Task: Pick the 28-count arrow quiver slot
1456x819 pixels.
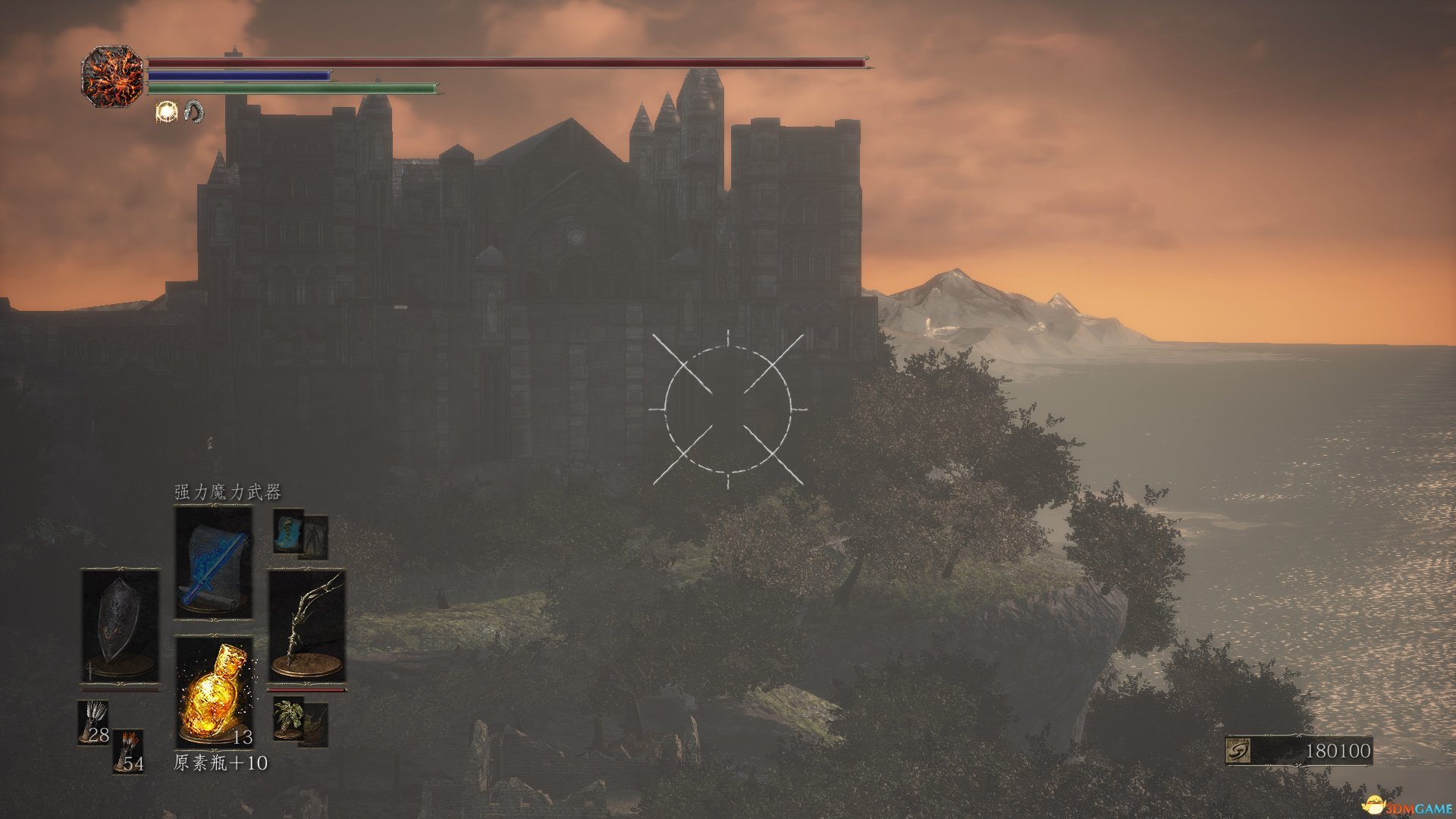Action: [x=94, y=722]
